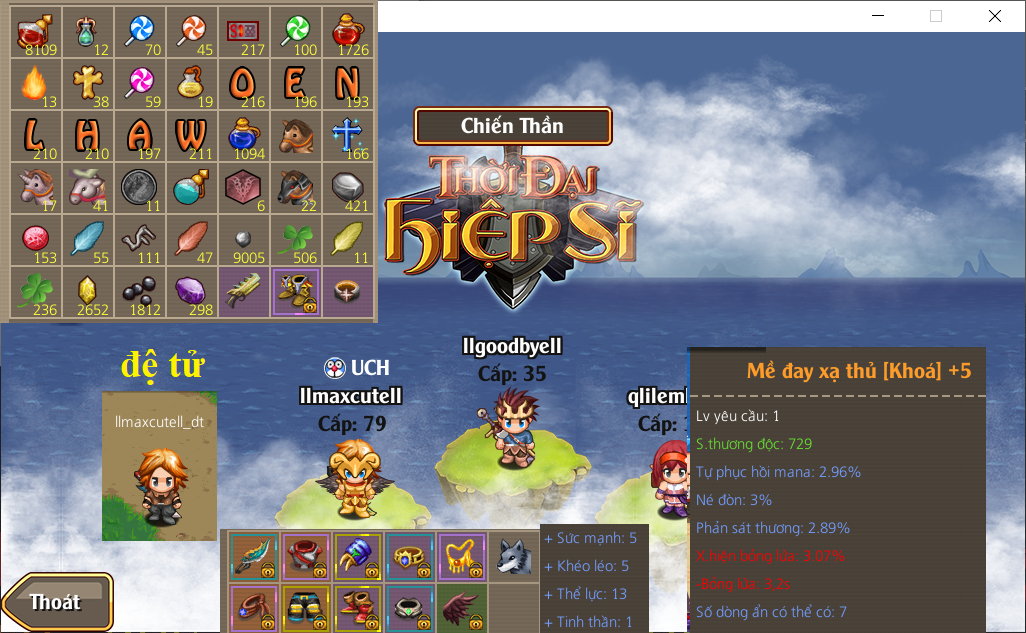Choose the ring item in the inventory

(347, 292)
